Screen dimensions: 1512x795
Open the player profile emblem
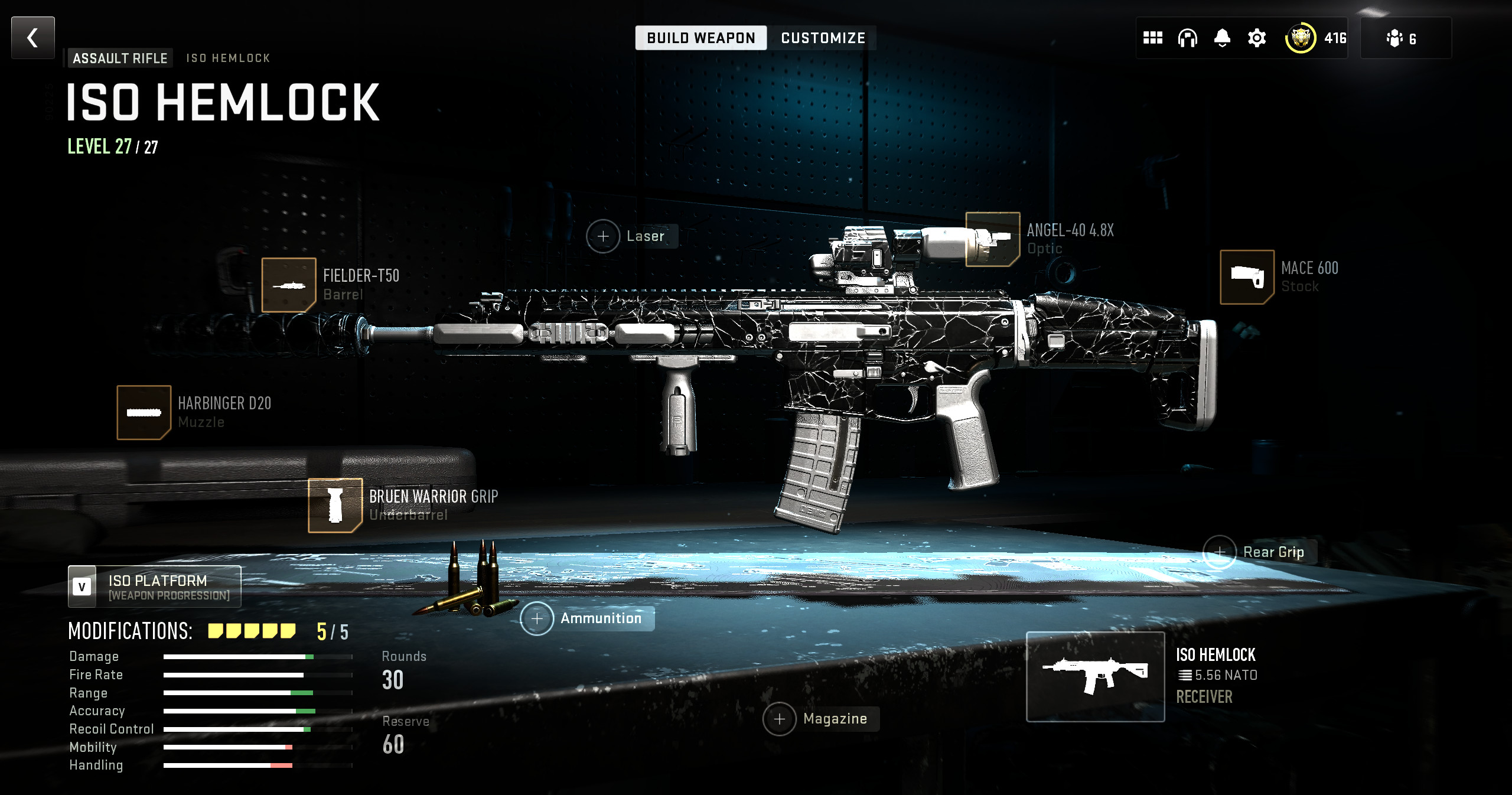1300,38
